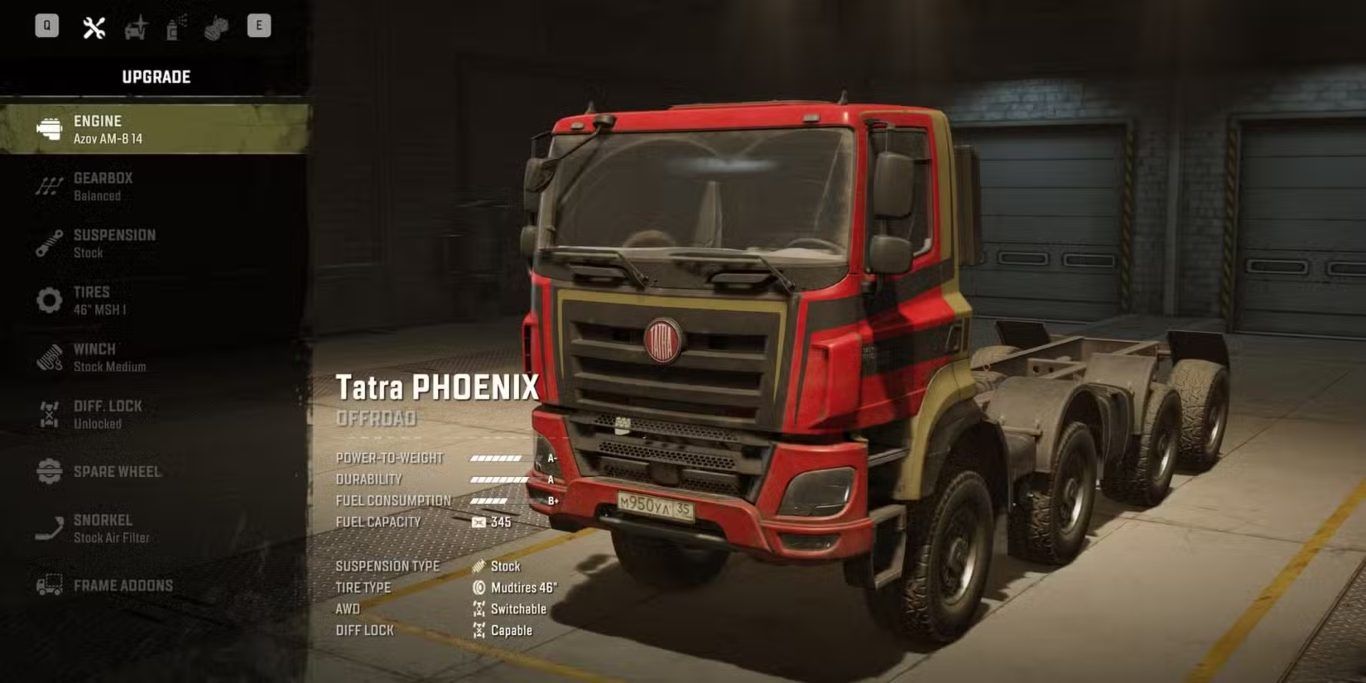Open the spray can paint tab
The height and width of the screenshot is (683, 1366).
[x=176, y=28]
